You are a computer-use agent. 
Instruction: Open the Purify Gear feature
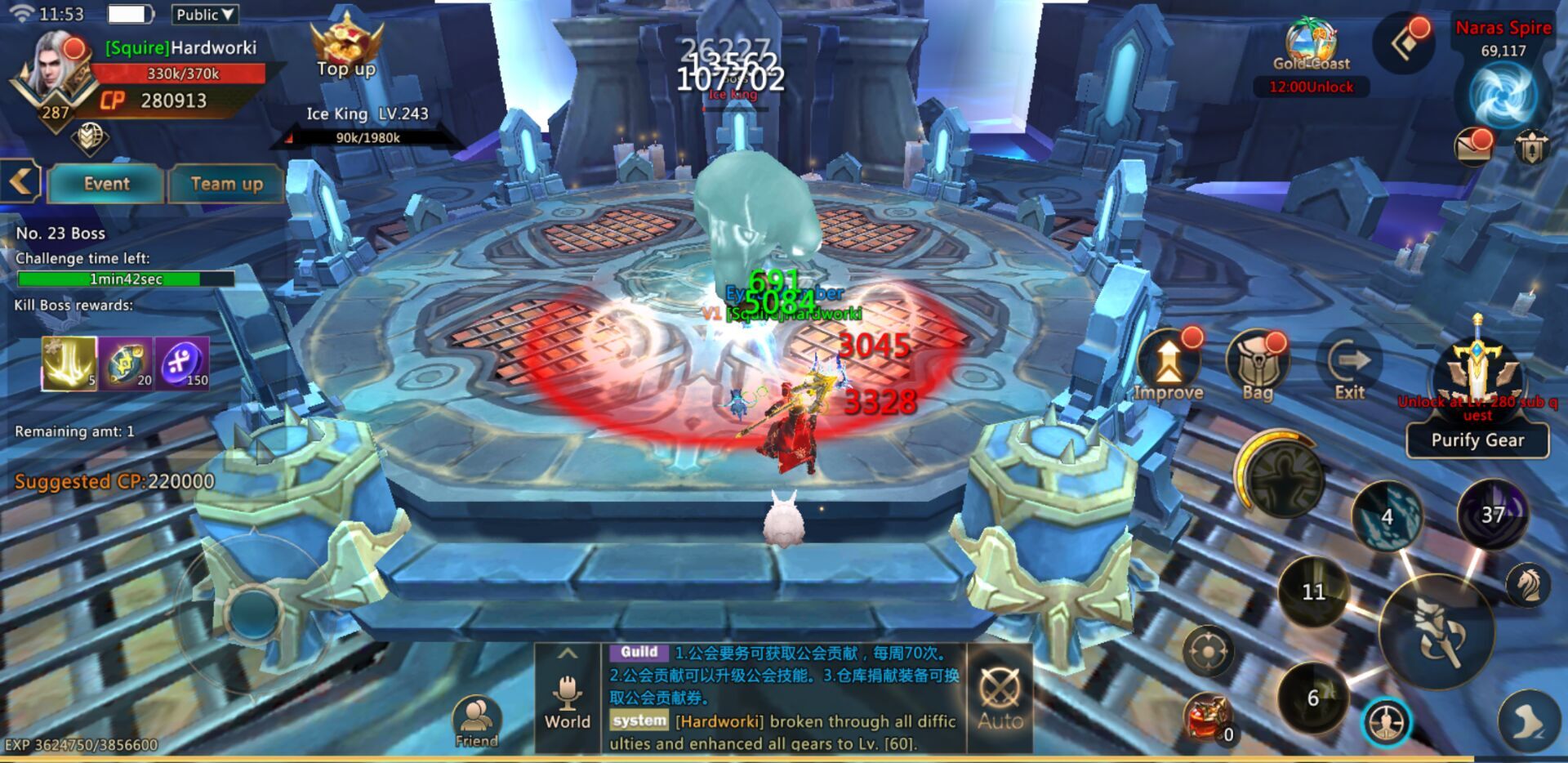tap(1477, 440)
